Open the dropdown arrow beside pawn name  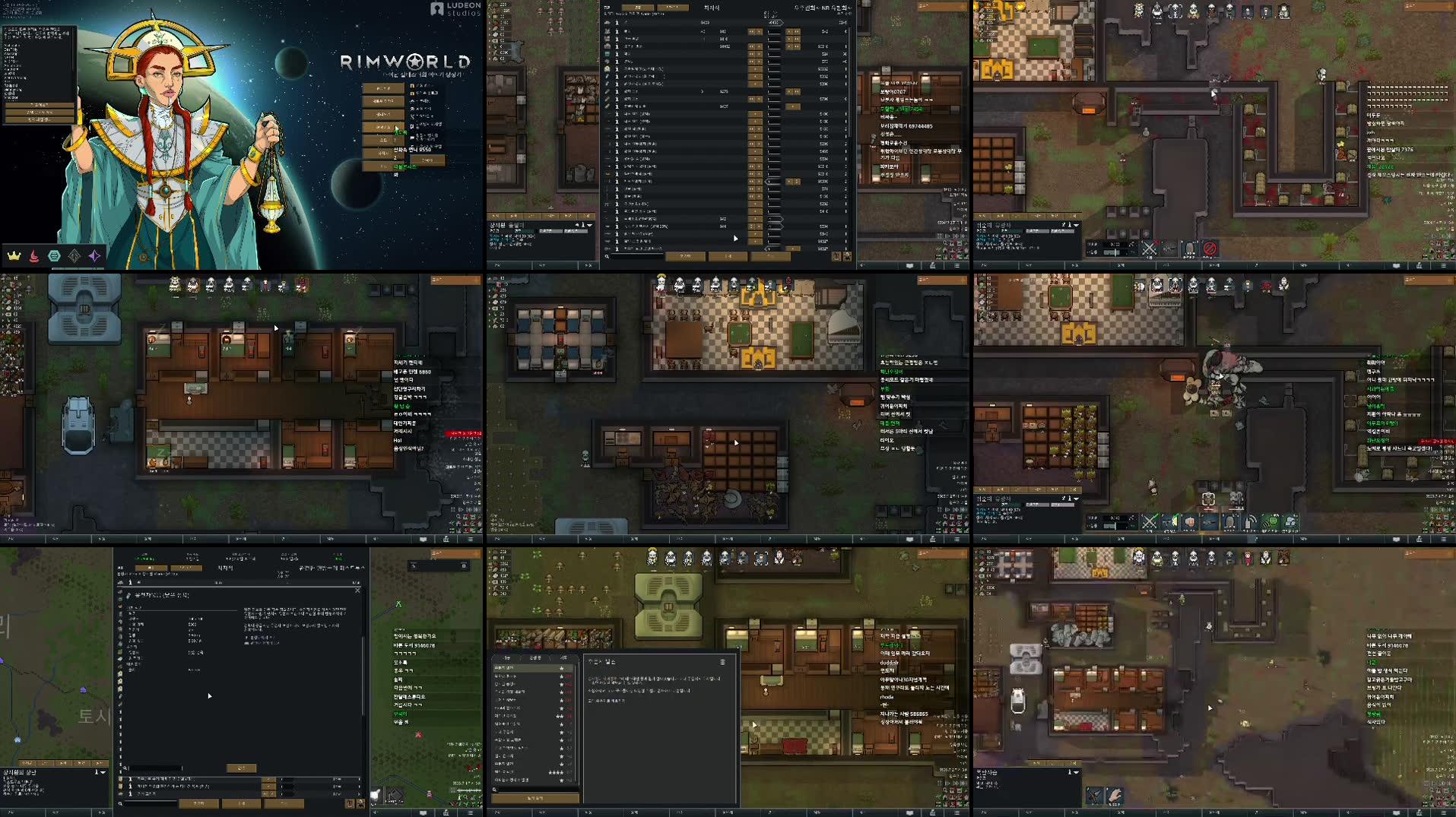[x=1076, y=225]
